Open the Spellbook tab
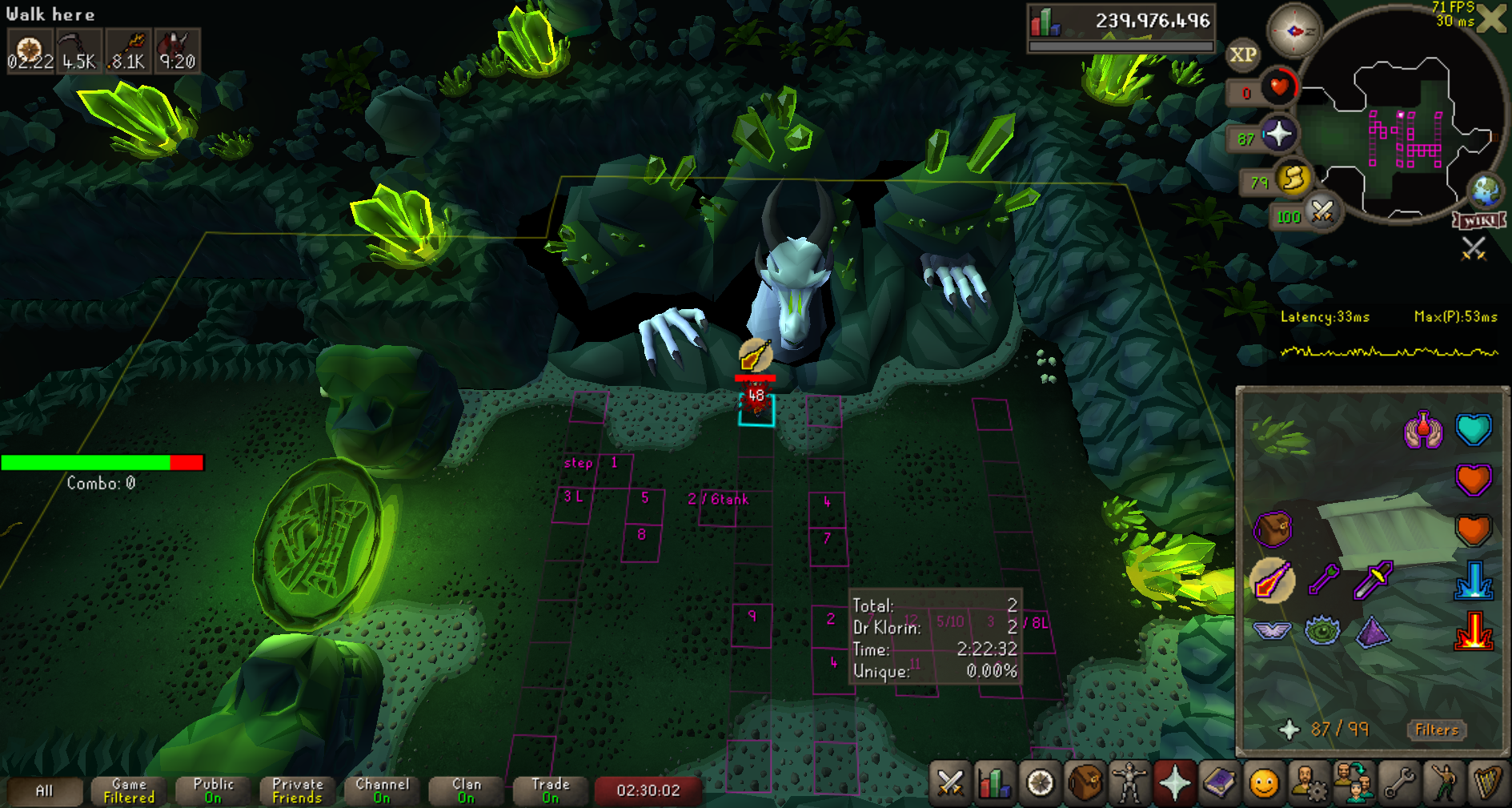The width and height of the screenshot is (1512, 808). (1219, 782)
